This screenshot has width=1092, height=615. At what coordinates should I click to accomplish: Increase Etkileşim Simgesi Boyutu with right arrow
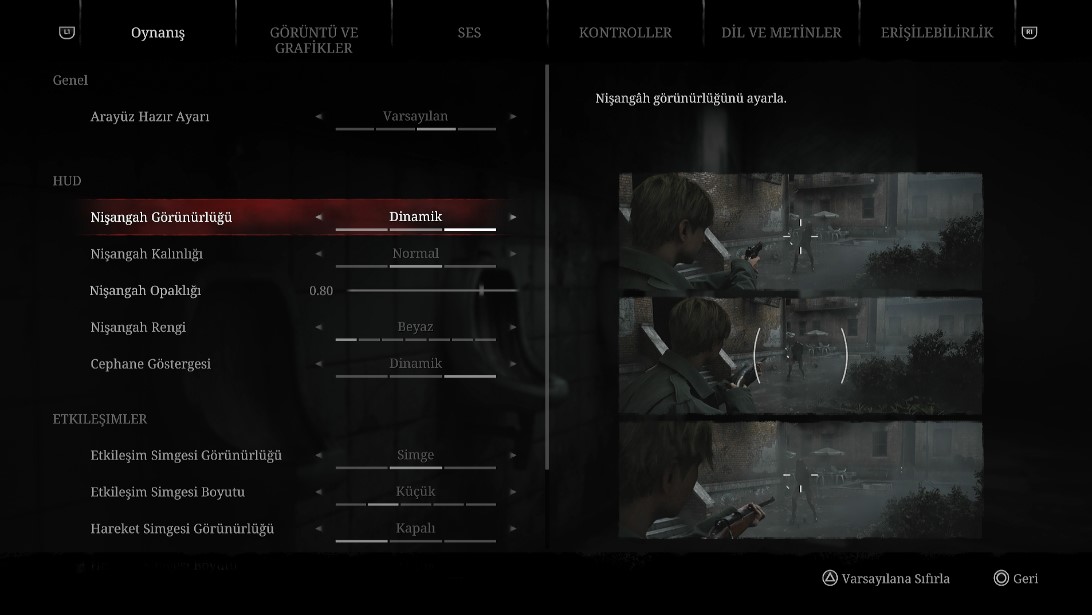pos(514,492)
